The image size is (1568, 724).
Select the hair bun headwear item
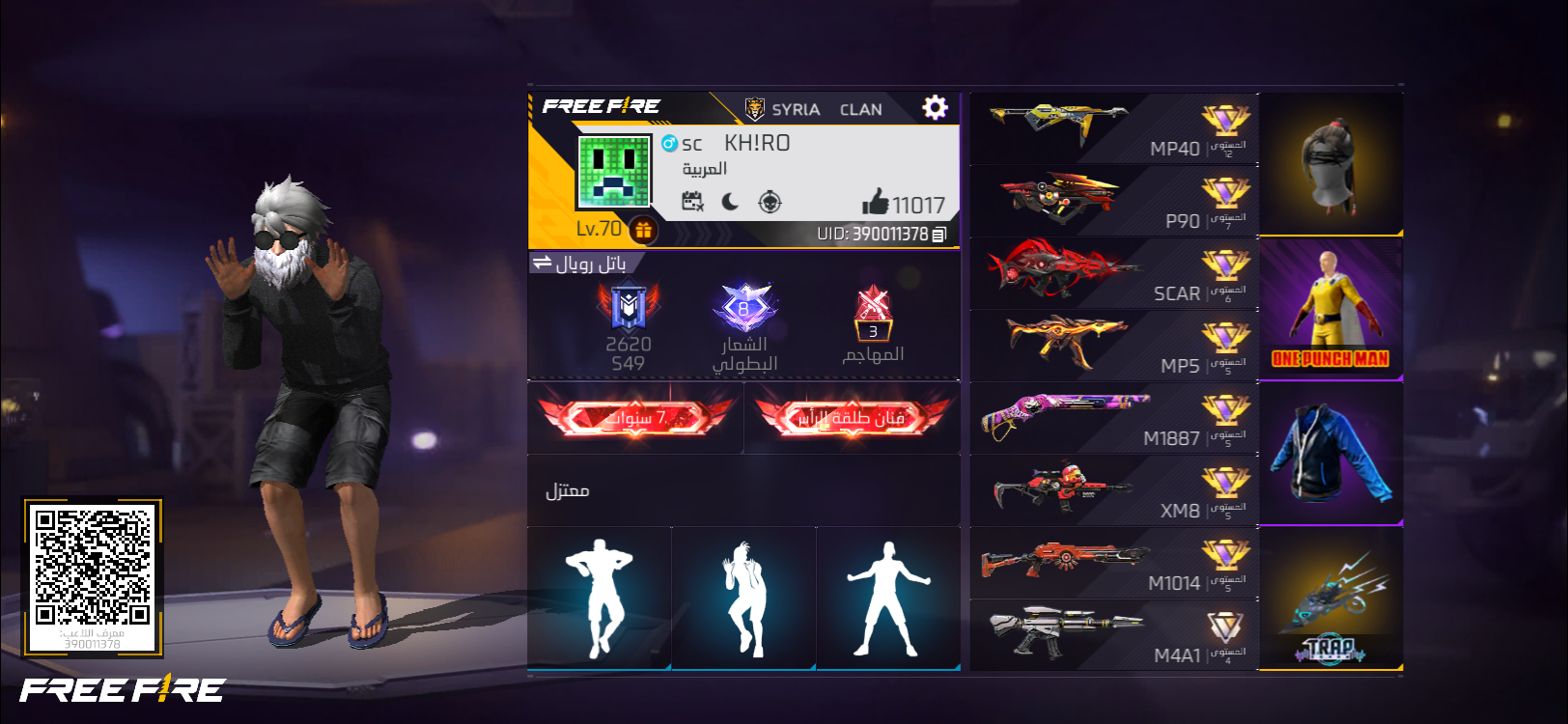tap(1330, 164)
